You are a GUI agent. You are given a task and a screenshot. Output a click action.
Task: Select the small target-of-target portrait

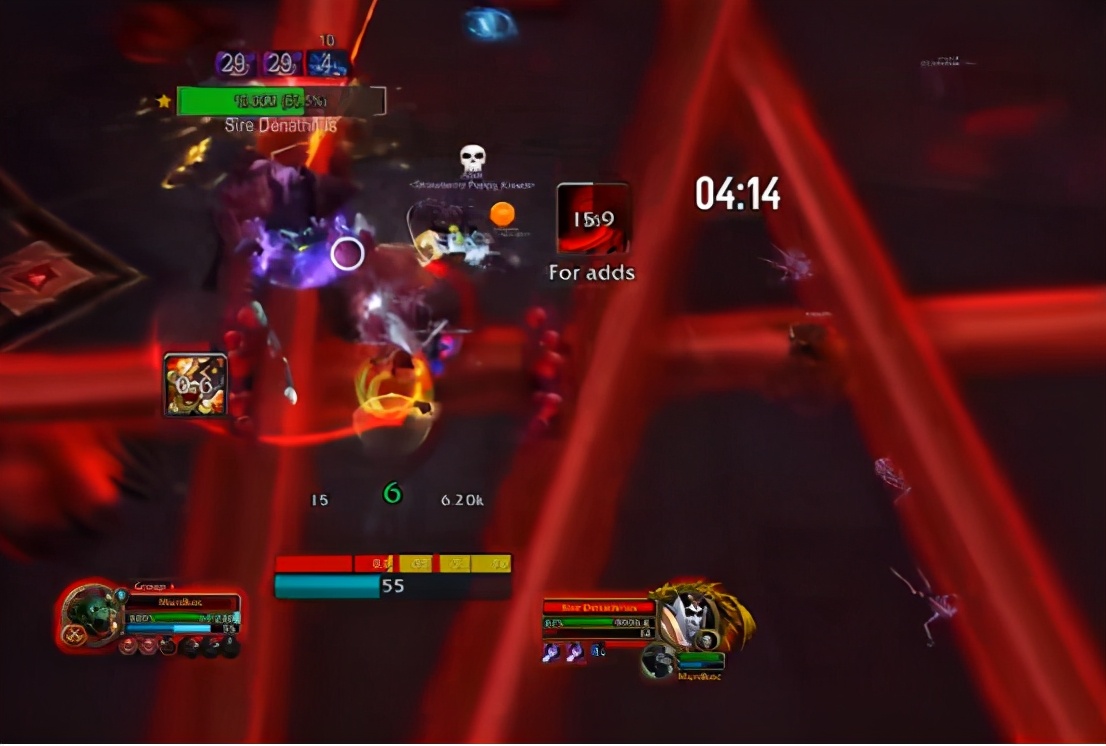658,660
